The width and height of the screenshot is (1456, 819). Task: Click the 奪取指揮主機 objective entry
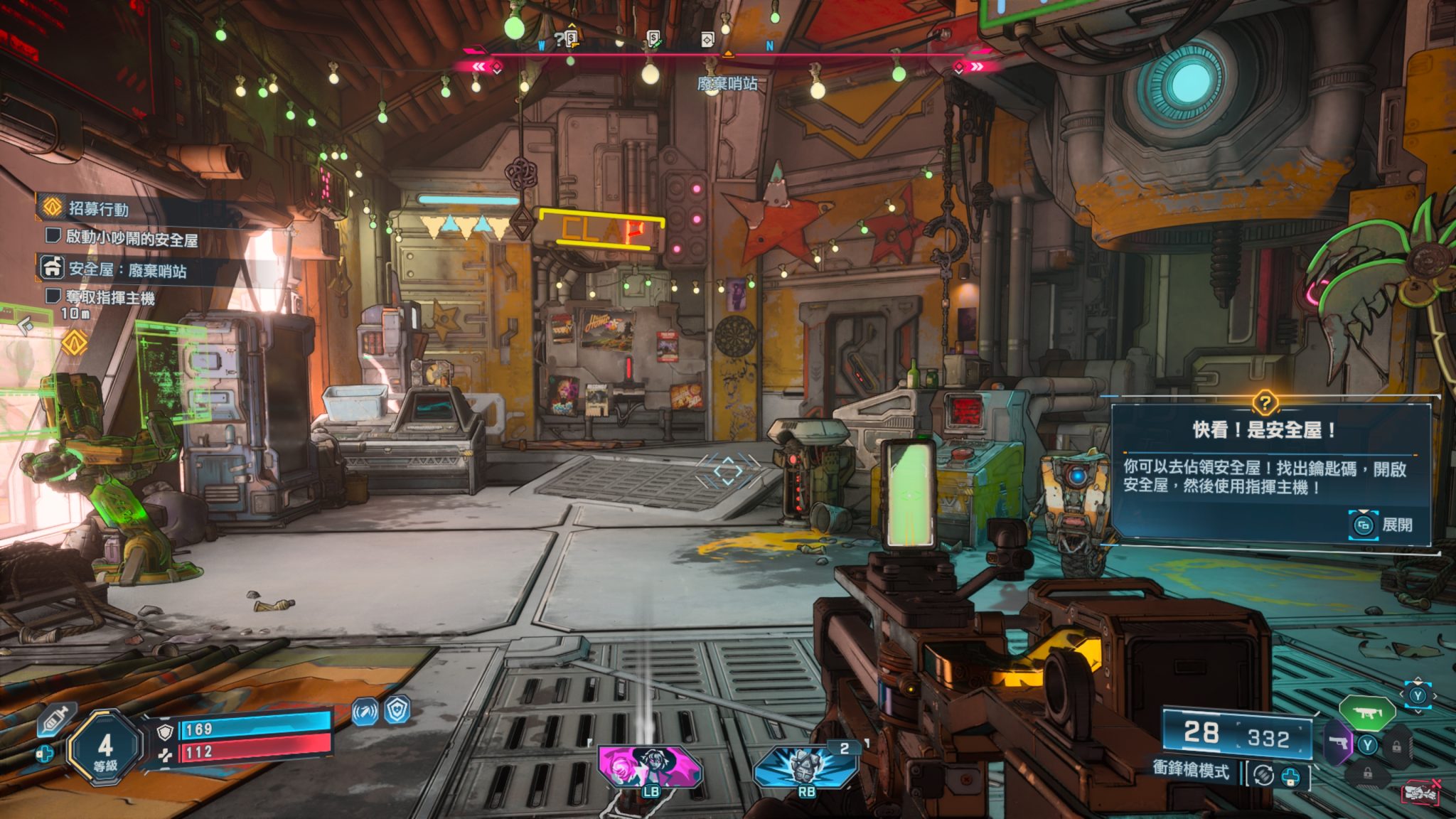[x=109, y=297]
